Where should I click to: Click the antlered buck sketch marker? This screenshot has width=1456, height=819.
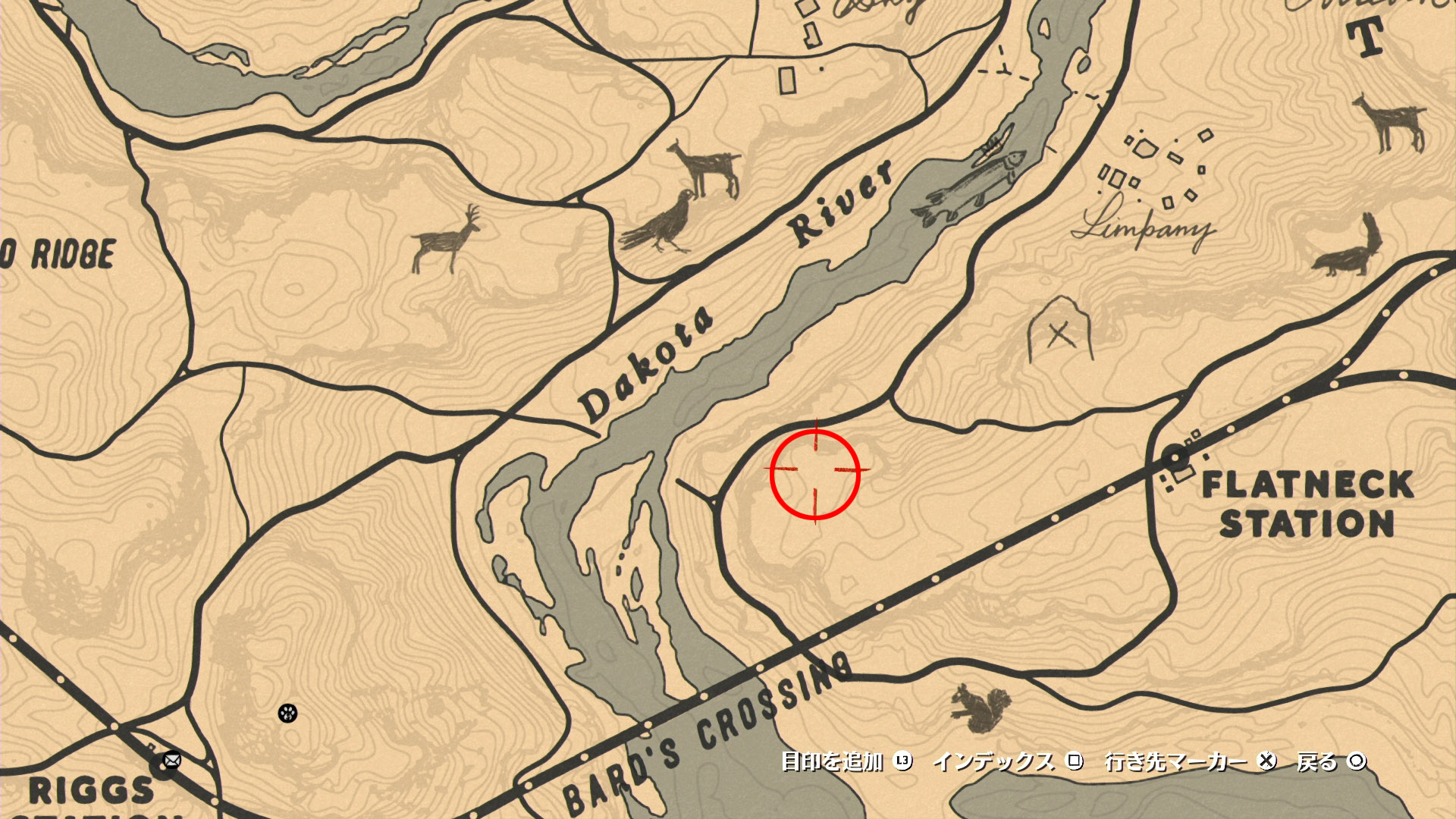447,239
